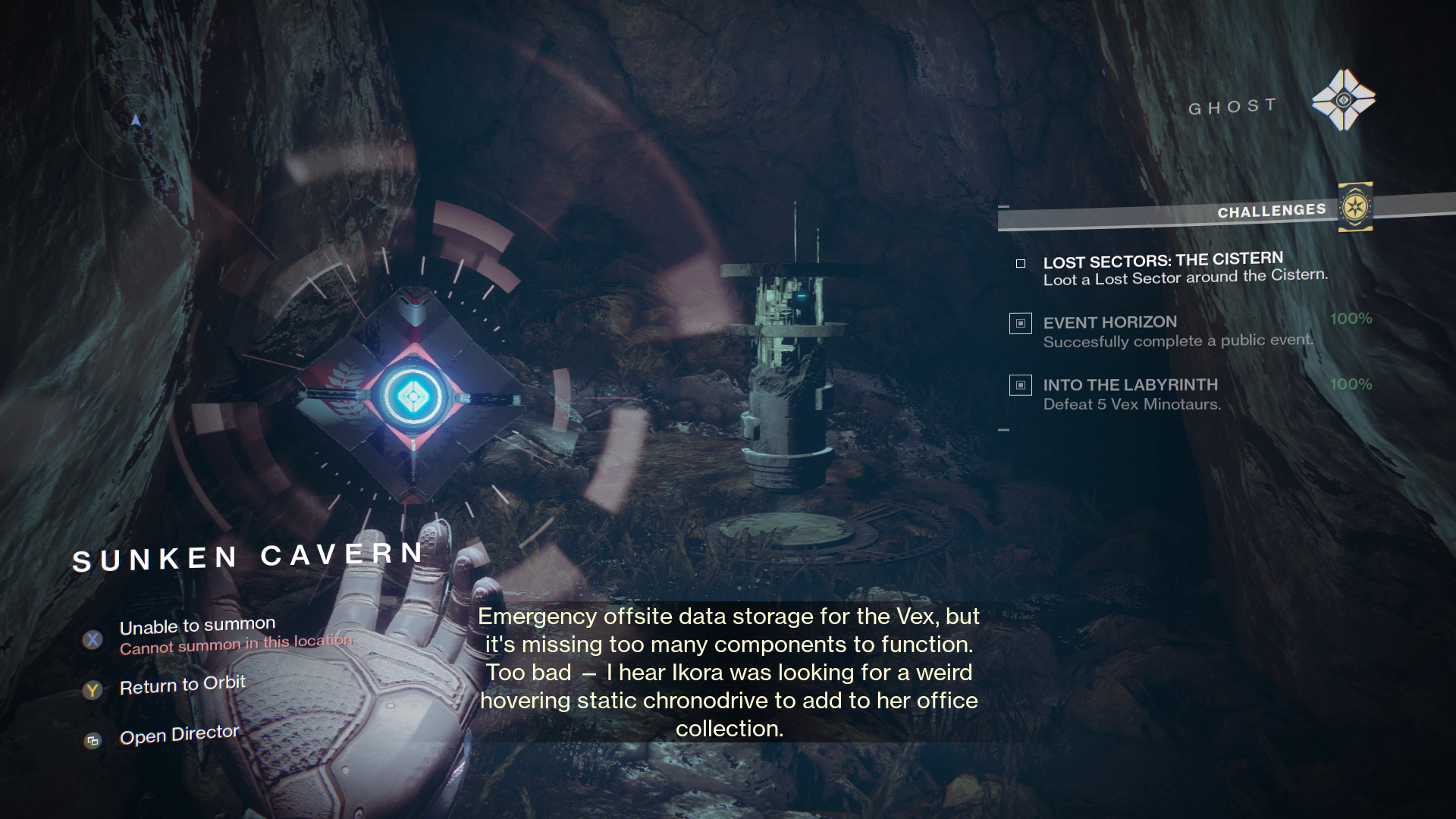Open the Lost Sectors: The Cistern challenge
This screenshot has width=1456, height=819.
[1163, 262]
